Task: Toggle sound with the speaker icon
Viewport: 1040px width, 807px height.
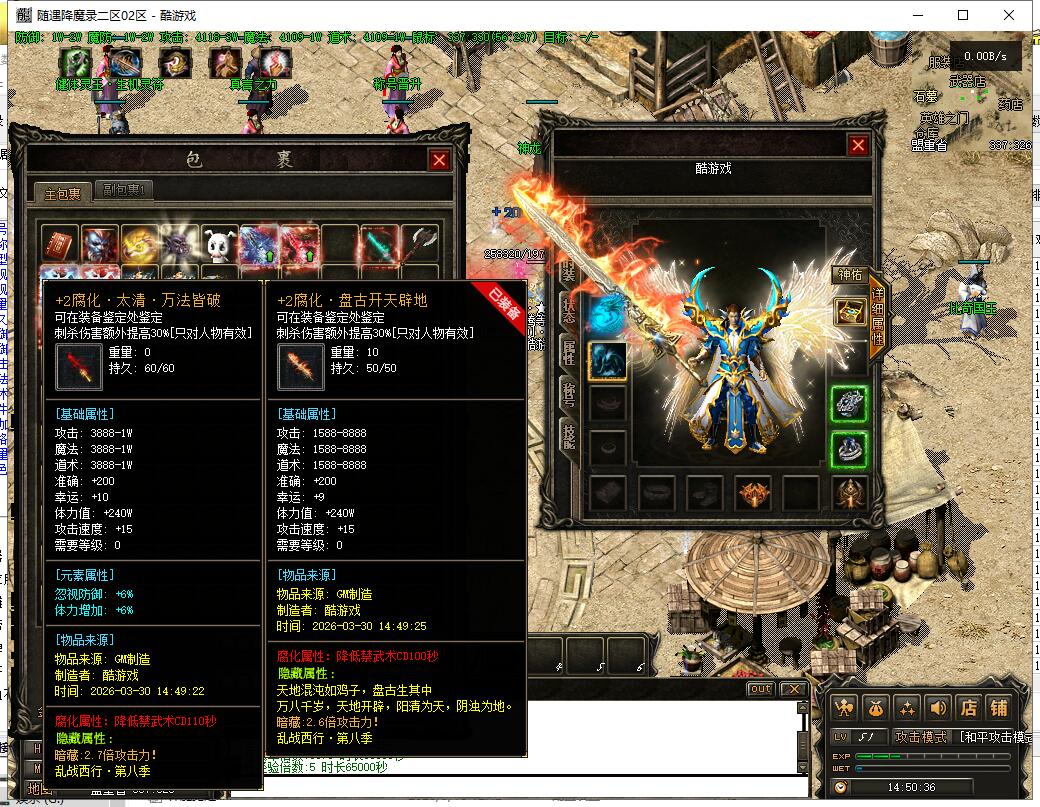Action: (937, 707)
